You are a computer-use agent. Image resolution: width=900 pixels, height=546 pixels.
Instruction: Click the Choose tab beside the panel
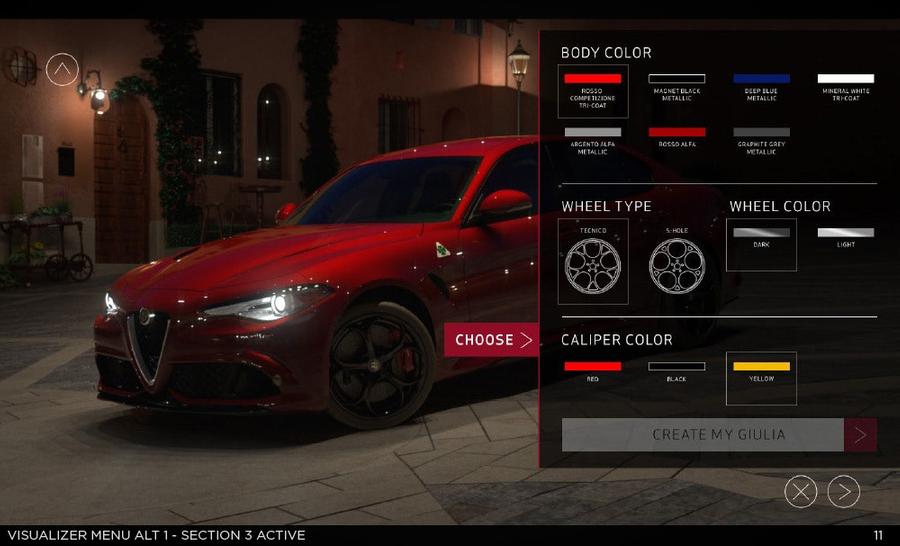492,340
